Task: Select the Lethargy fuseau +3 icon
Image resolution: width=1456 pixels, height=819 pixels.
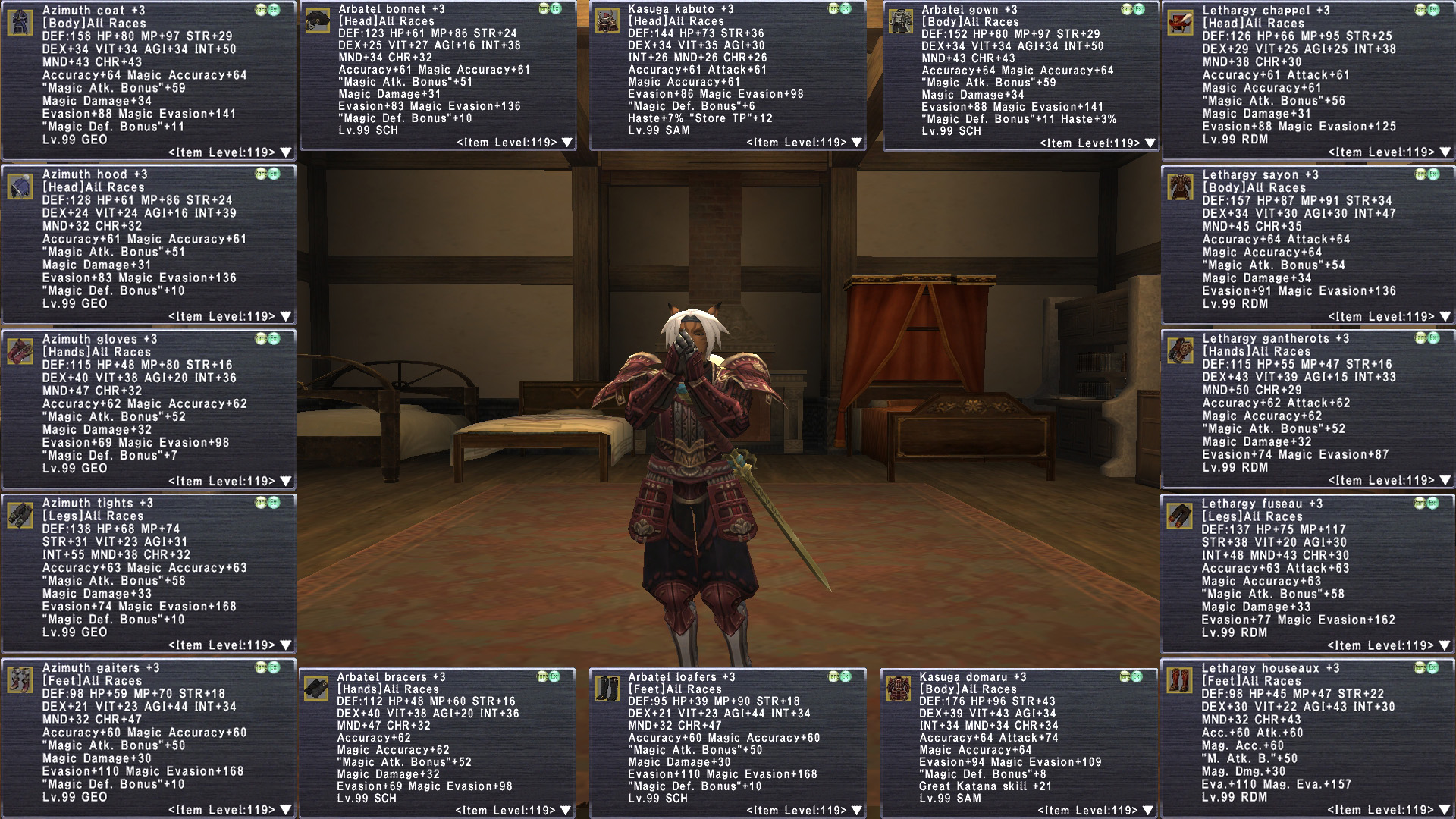Action: [1180, 516]
